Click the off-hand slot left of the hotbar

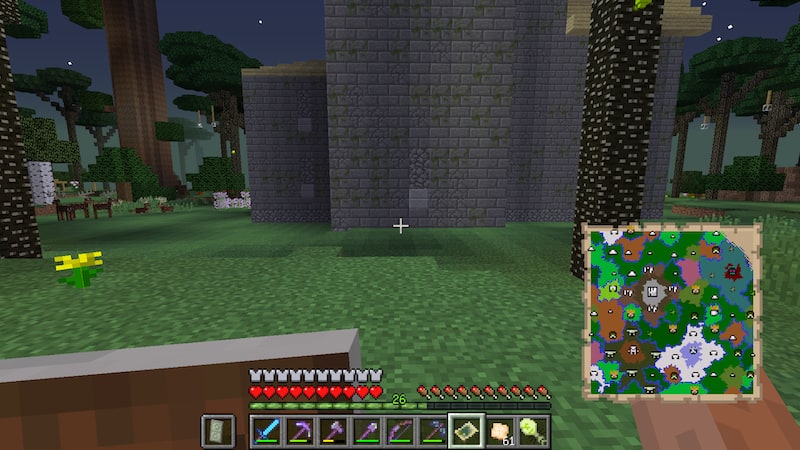coord(218,431)
